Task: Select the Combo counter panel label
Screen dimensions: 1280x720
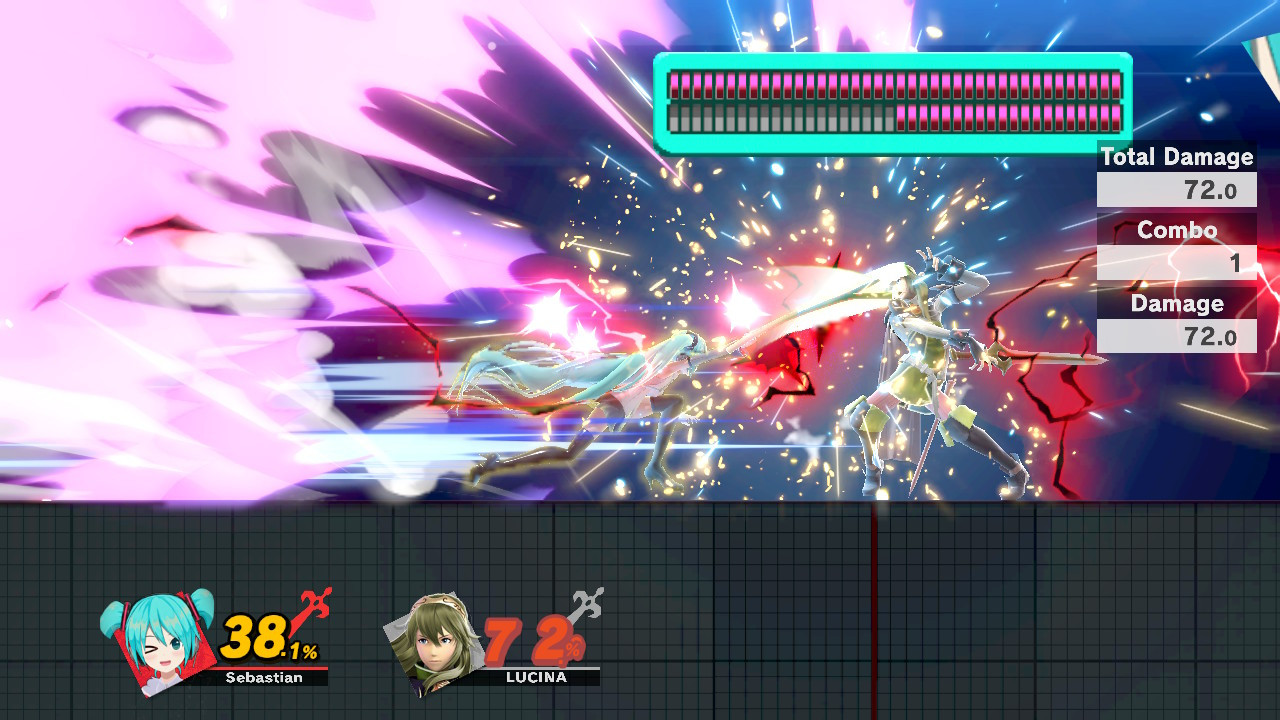Action: pos(1176,230)
